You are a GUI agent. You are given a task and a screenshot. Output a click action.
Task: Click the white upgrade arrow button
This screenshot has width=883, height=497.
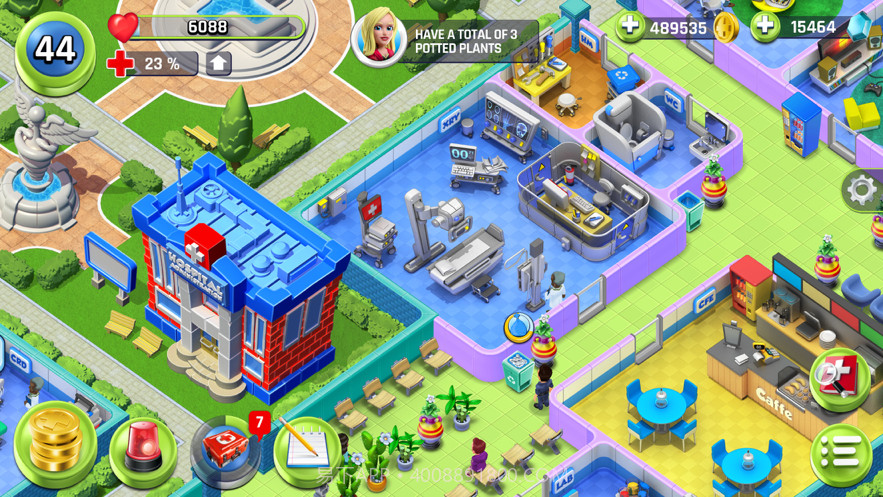pyautogui.click(x=219, y=64)
